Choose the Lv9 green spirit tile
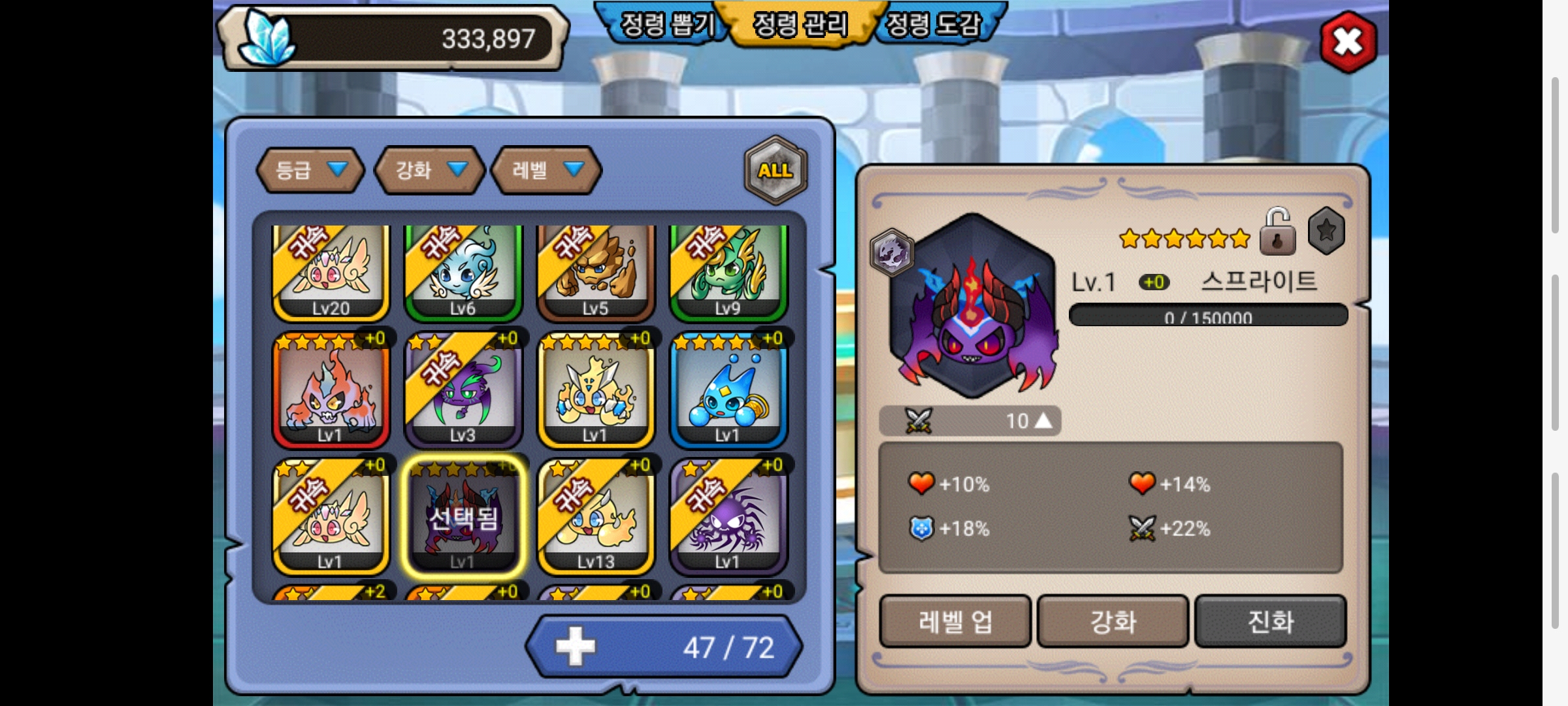The width and height of the screenshot is (1568, 706). 728,272
